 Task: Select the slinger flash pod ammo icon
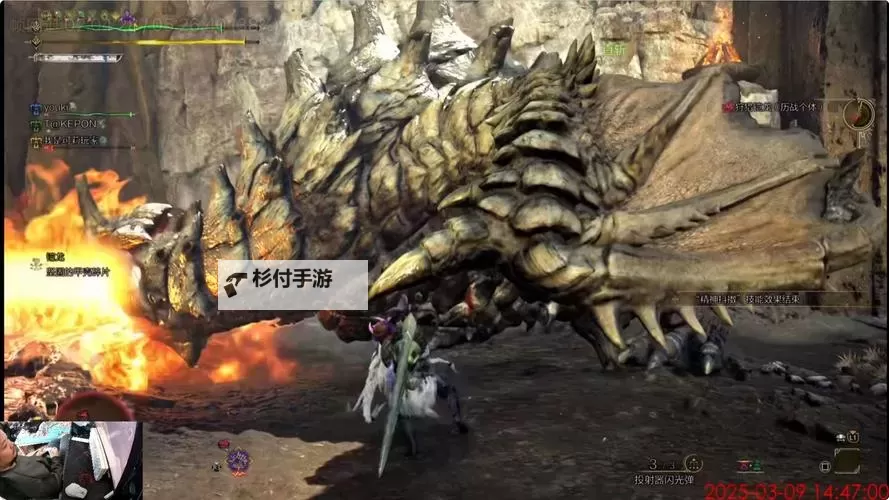coord(691,464)
